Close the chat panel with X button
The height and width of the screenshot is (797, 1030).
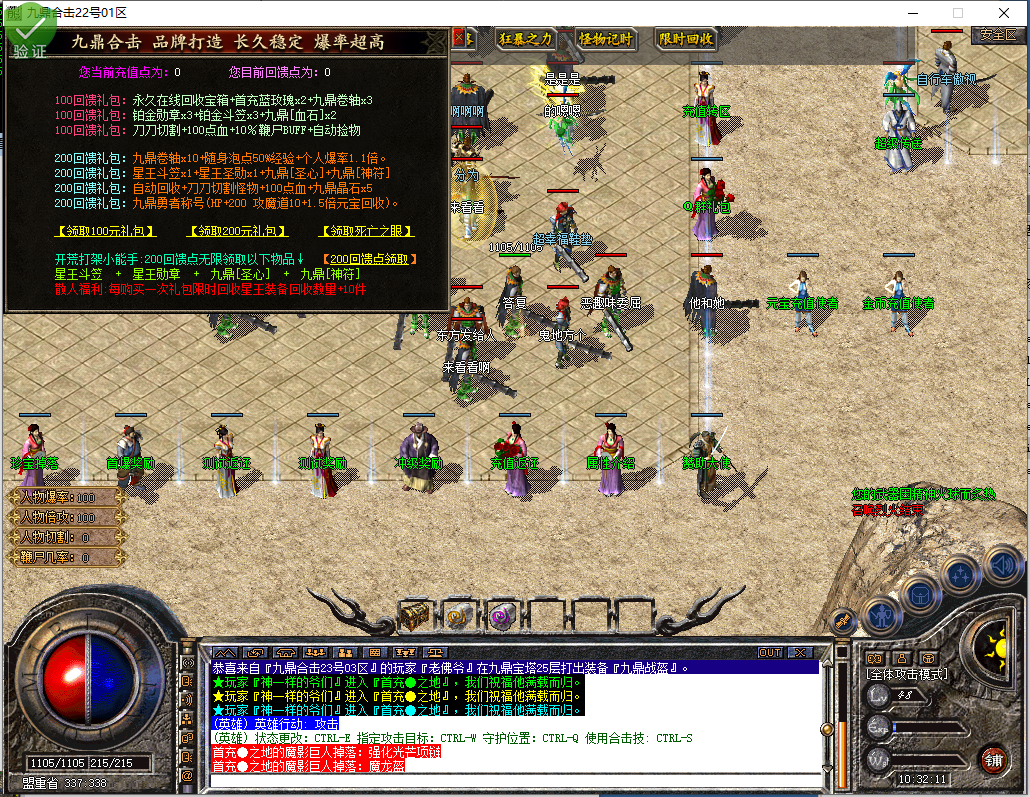pos(800,652)
